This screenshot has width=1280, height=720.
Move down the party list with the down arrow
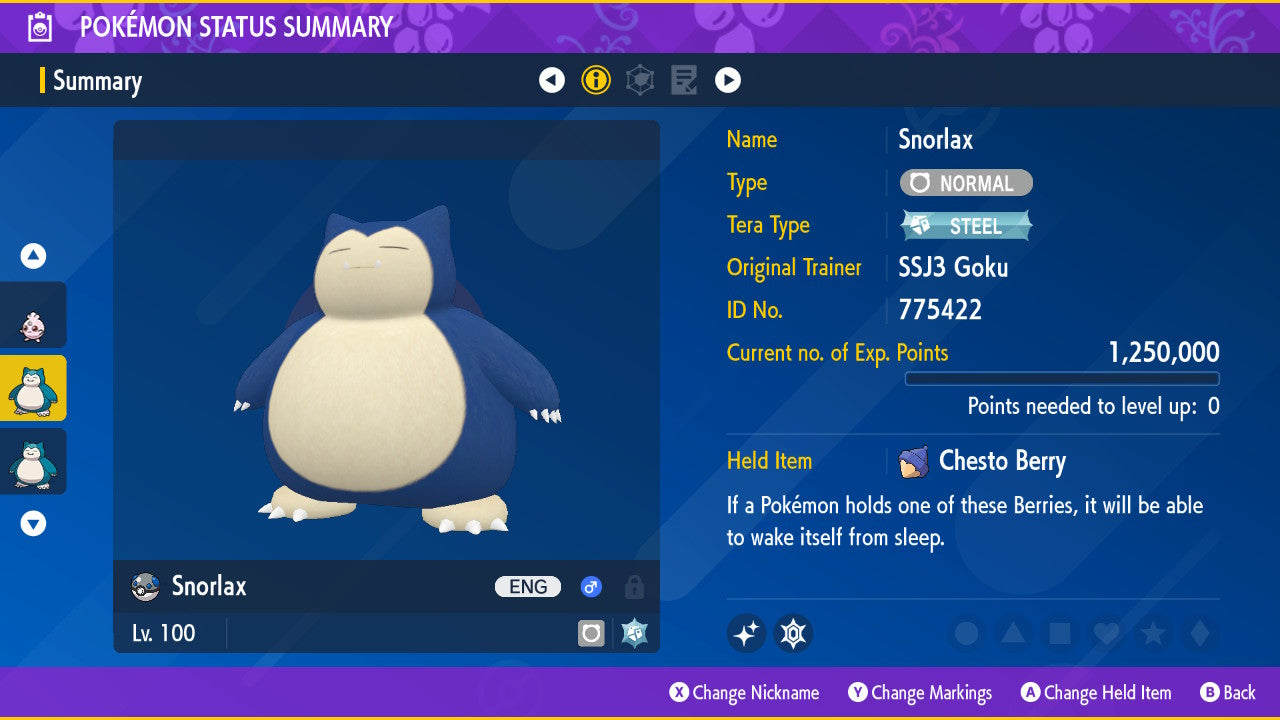pyautogui.click(x=33, y=523)
